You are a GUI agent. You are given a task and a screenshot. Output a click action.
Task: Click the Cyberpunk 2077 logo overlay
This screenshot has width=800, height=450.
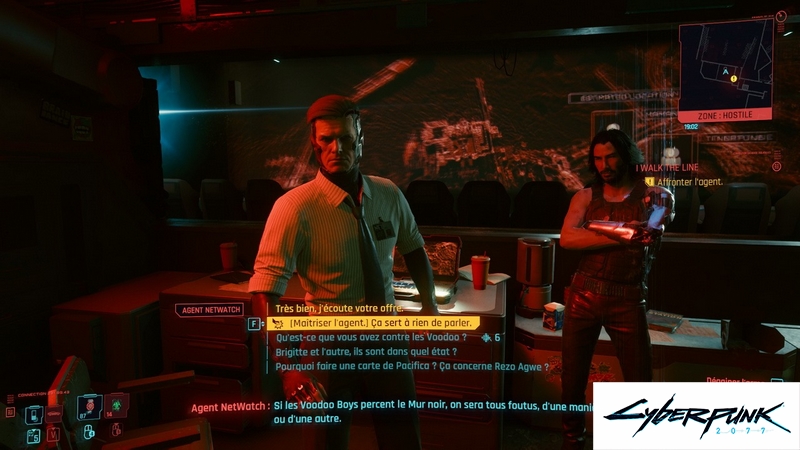click(x=696, y=416)
